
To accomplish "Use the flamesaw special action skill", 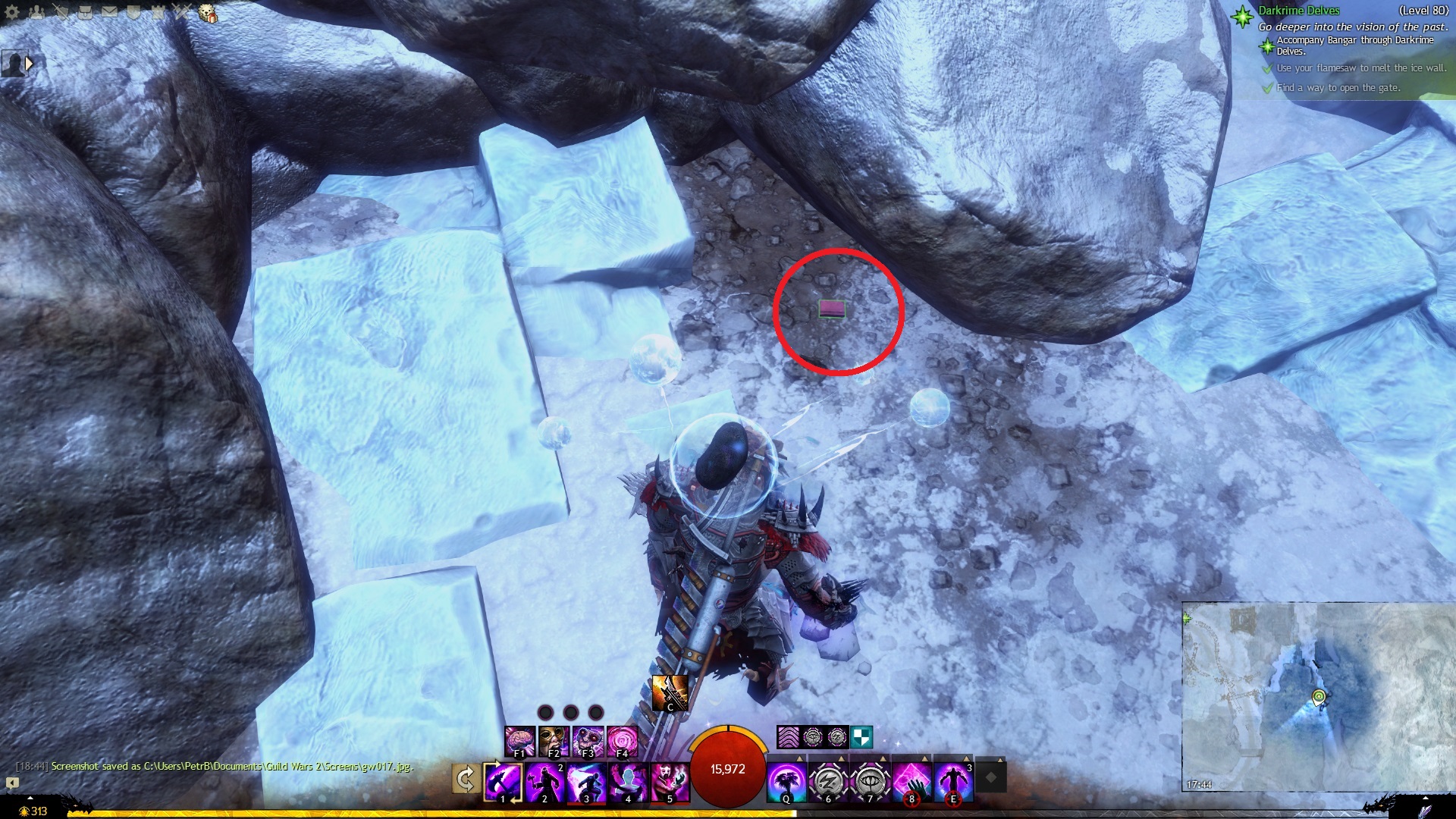I will [670, 693].
